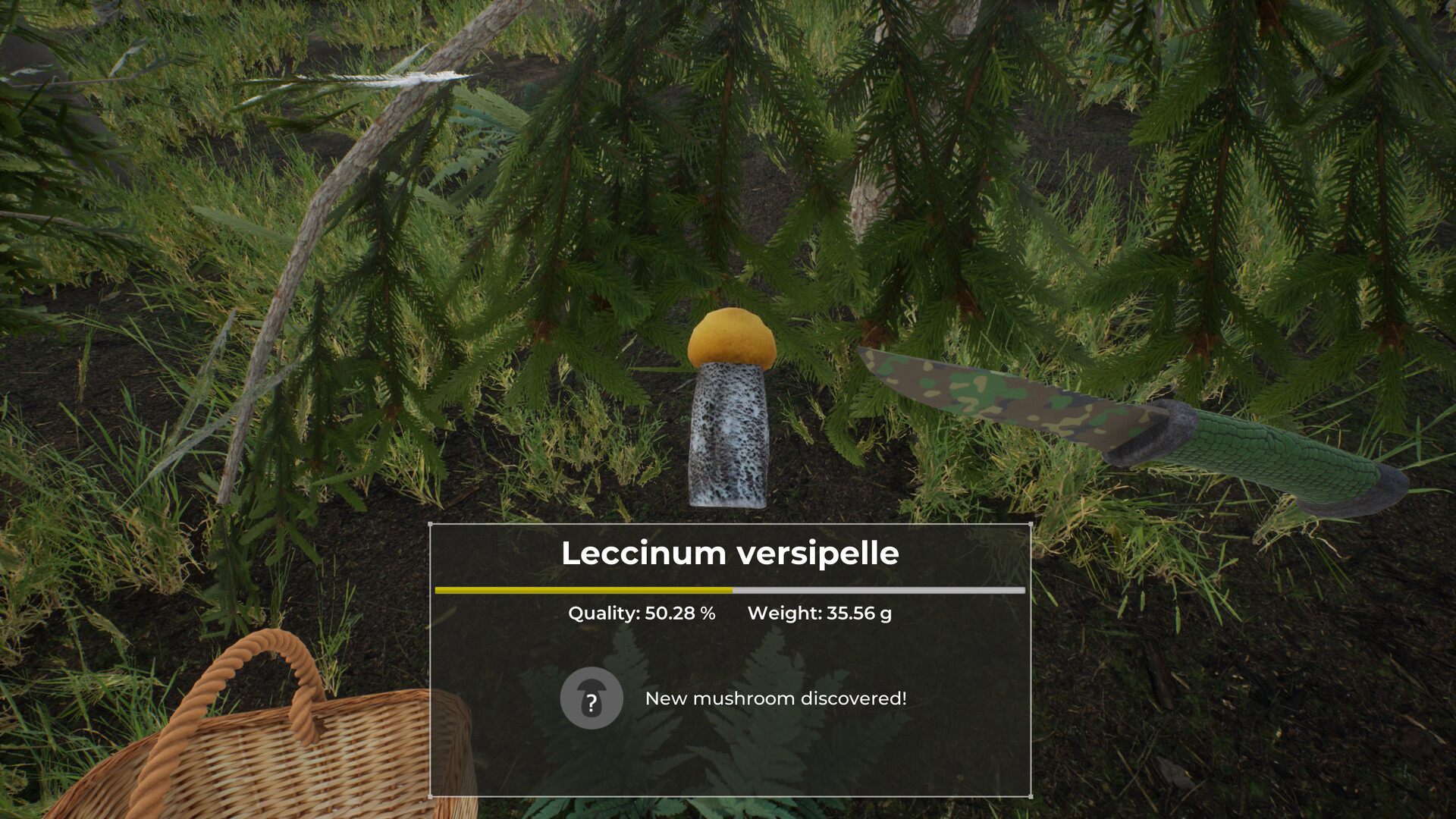Click the orange mushroom cap
The height and width of the screenshot is (819, 1456).
(730, 341)
